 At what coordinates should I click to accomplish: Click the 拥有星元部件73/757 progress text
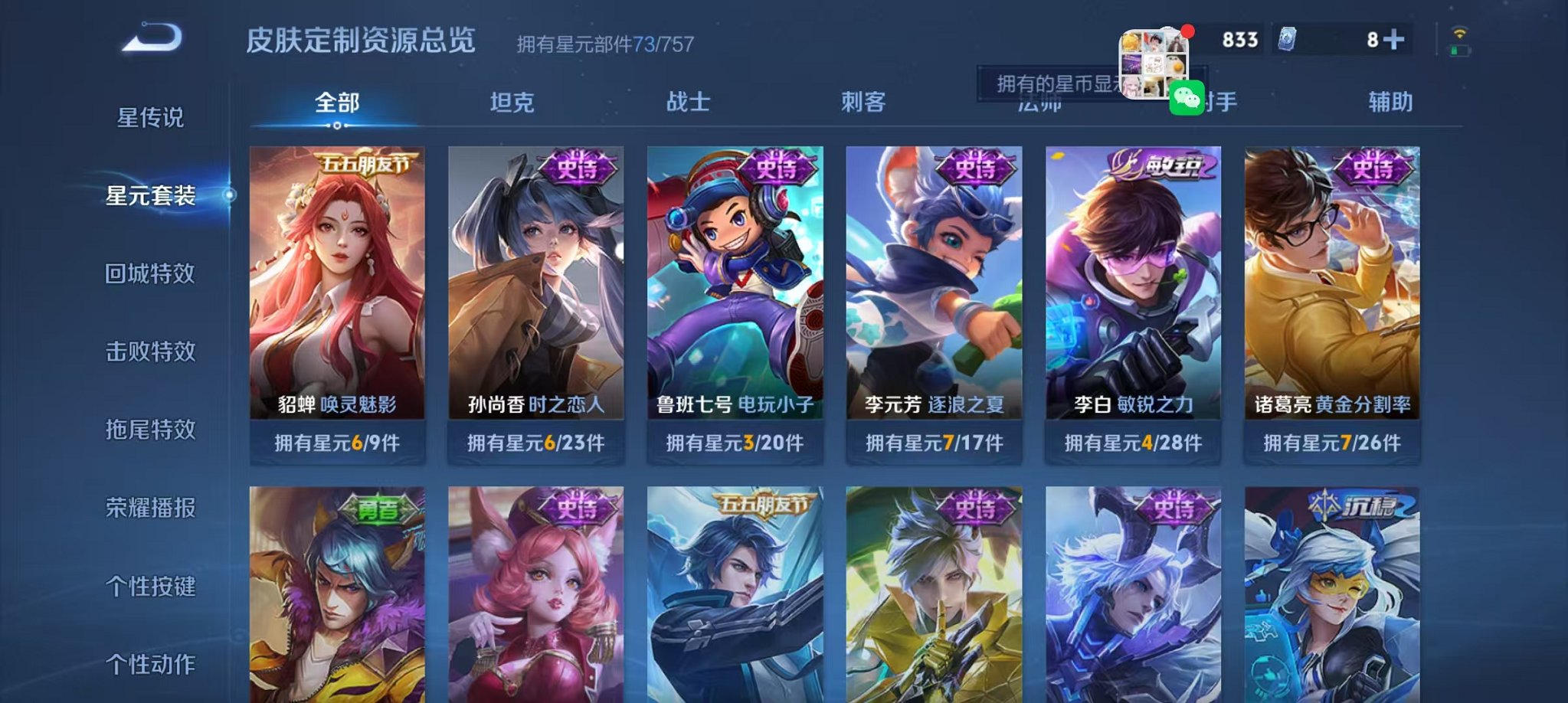pyautogui.click(x=604, y=45)
